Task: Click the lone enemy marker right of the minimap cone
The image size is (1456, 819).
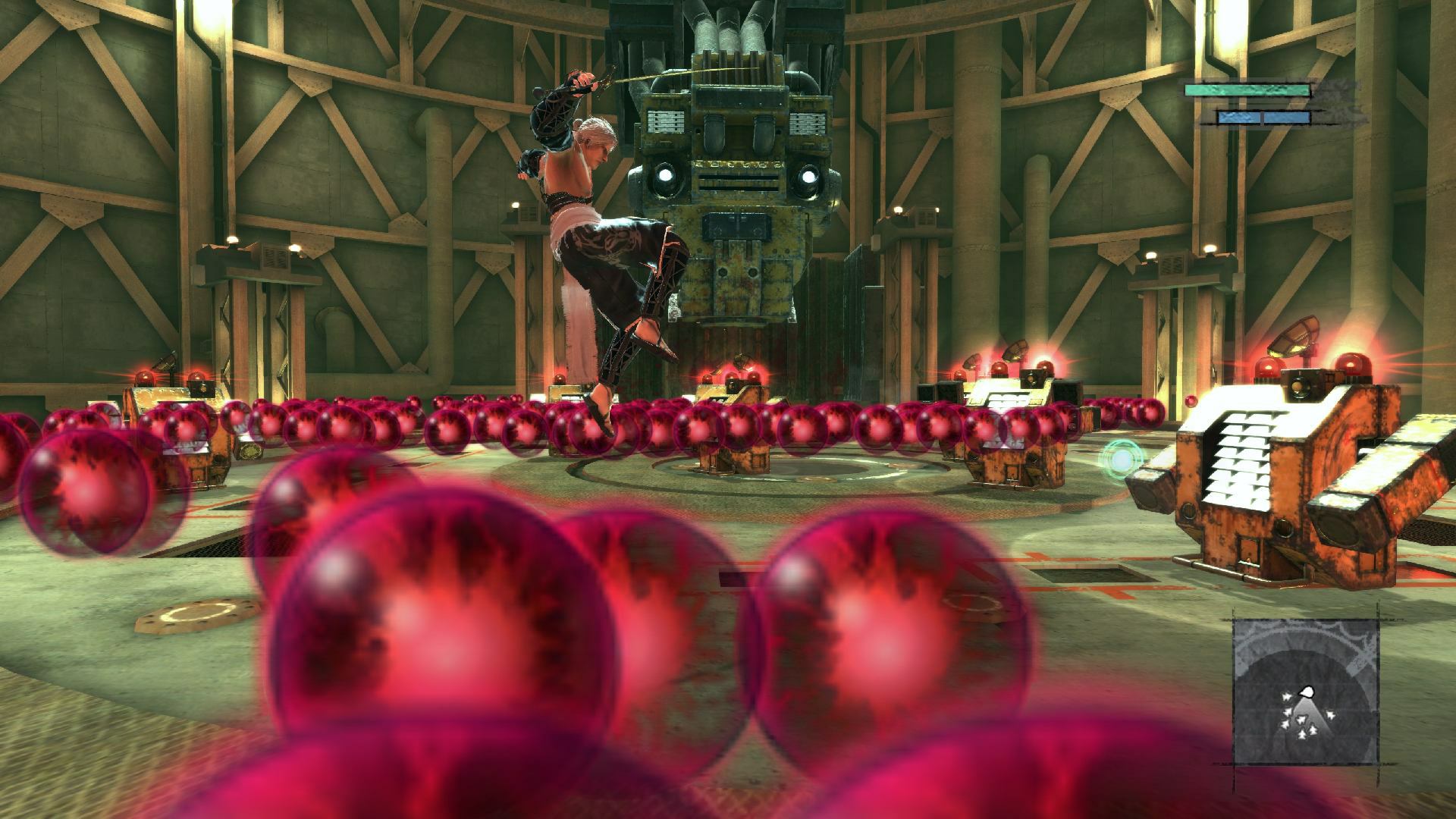Action: (x=1330, y=714)
